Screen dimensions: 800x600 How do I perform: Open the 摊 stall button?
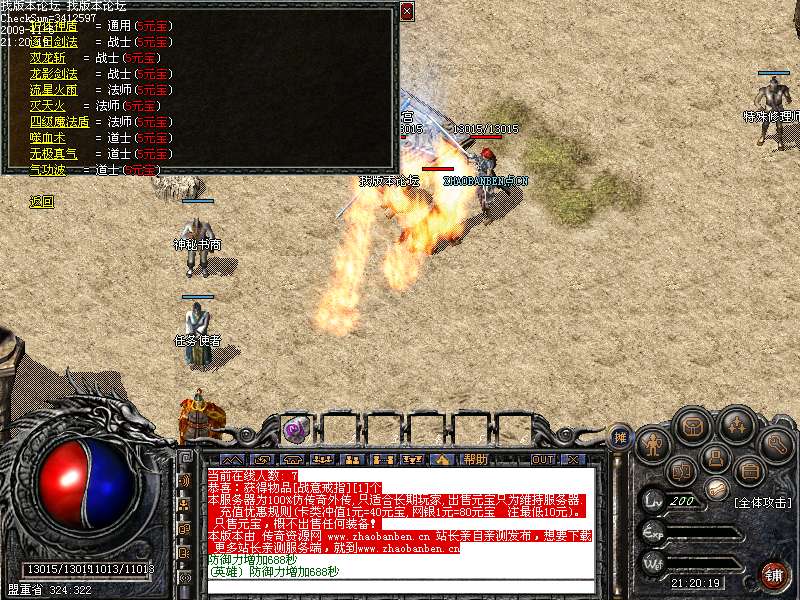point(620,437)
